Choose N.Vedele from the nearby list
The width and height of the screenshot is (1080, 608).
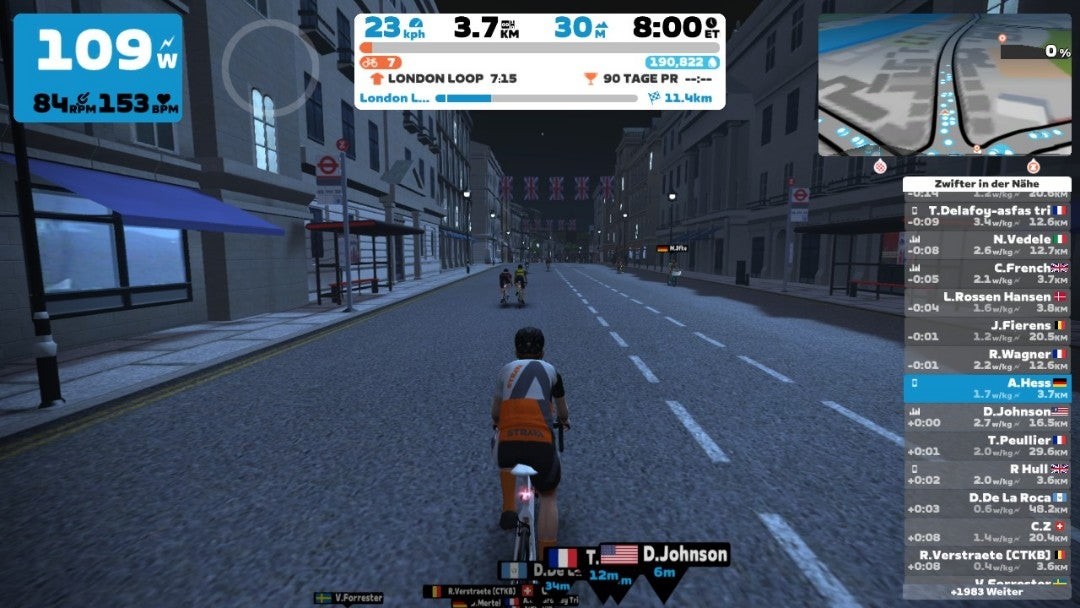[x=987, y=245]
